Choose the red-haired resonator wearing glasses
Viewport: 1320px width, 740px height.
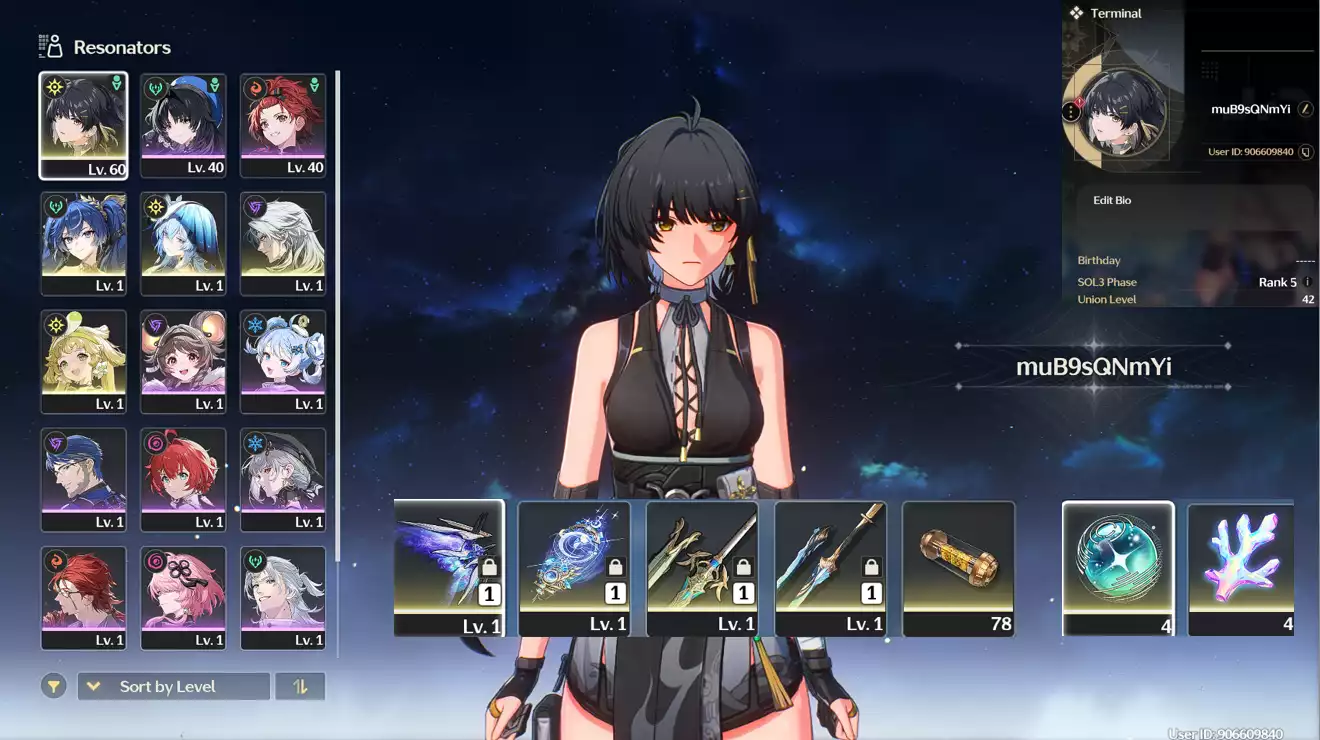(x=84, y=597)
